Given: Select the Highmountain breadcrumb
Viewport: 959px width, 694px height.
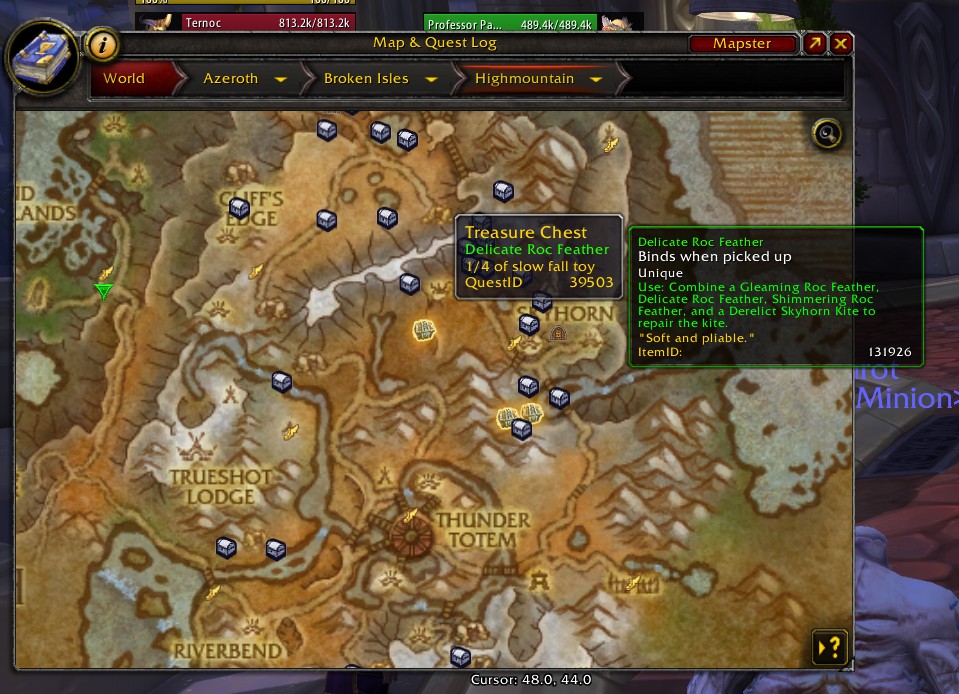Looking at the screenshot, I should pyautogui.click(x=524, y=78).
